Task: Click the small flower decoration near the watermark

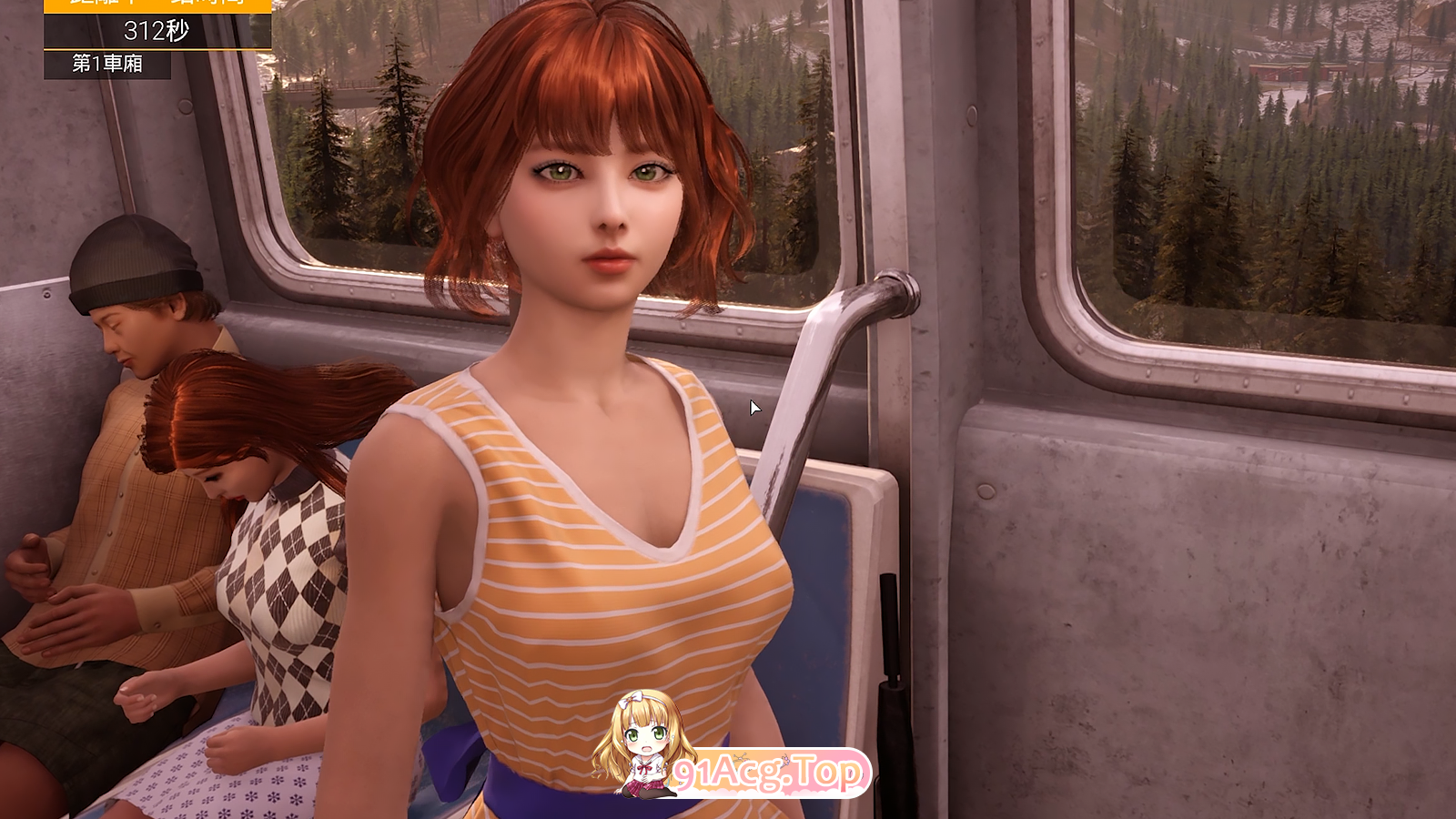Action: click(741, 758)
